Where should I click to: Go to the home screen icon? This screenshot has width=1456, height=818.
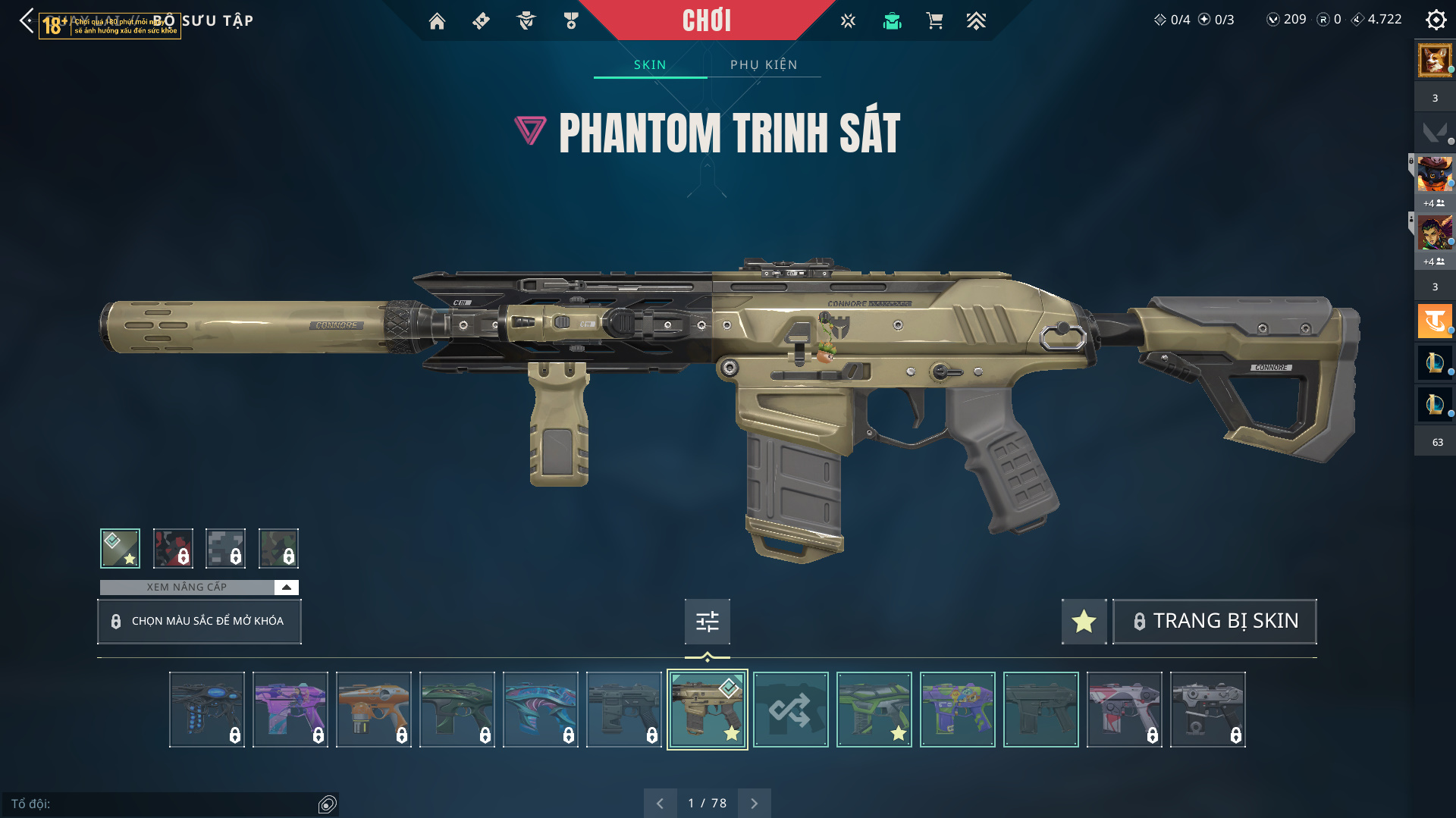437,21
